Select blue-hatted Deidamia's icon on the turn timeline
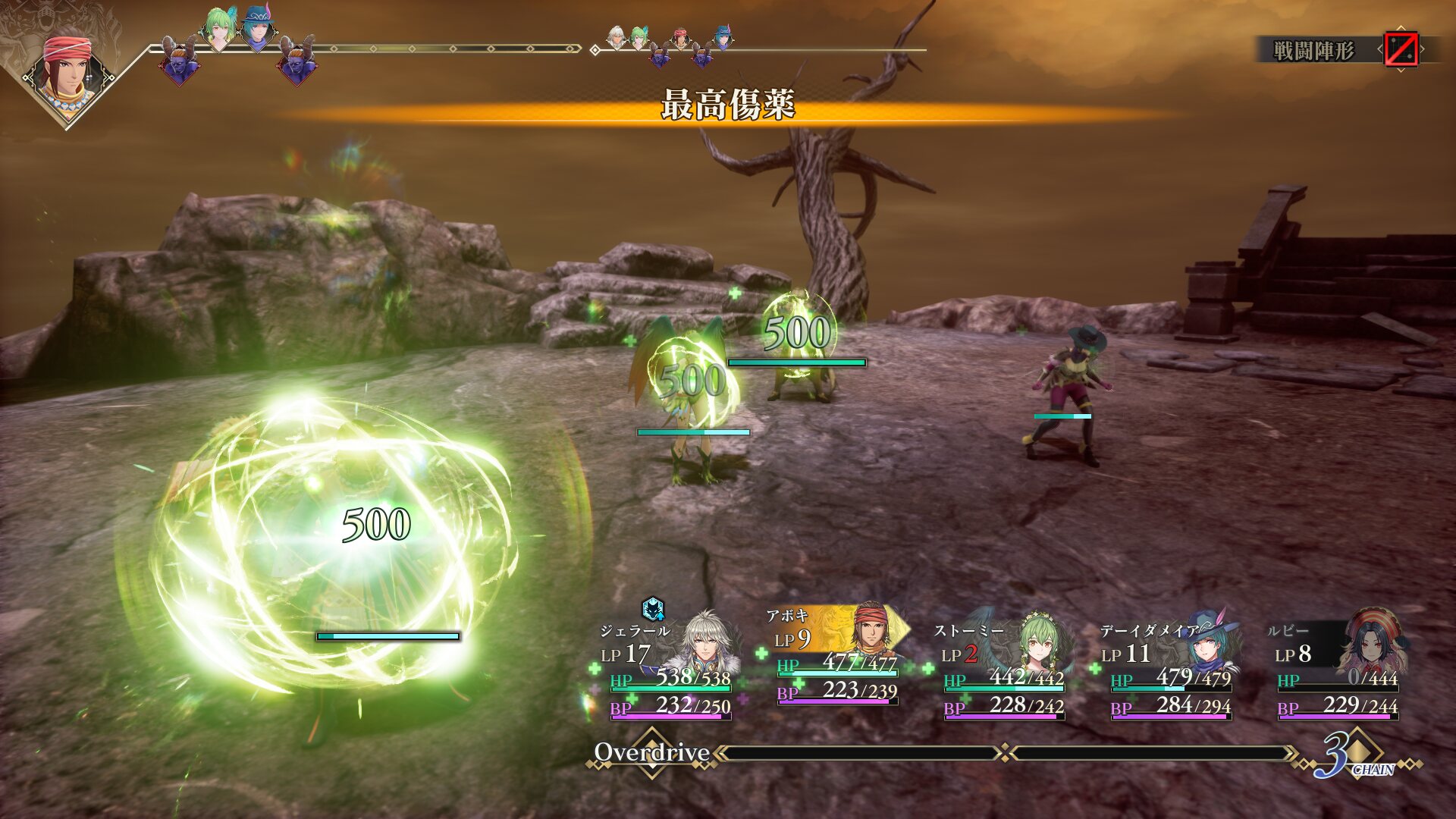Image resolution: width=1456 pixels, height=819 pixels. (x=258, y=29)
